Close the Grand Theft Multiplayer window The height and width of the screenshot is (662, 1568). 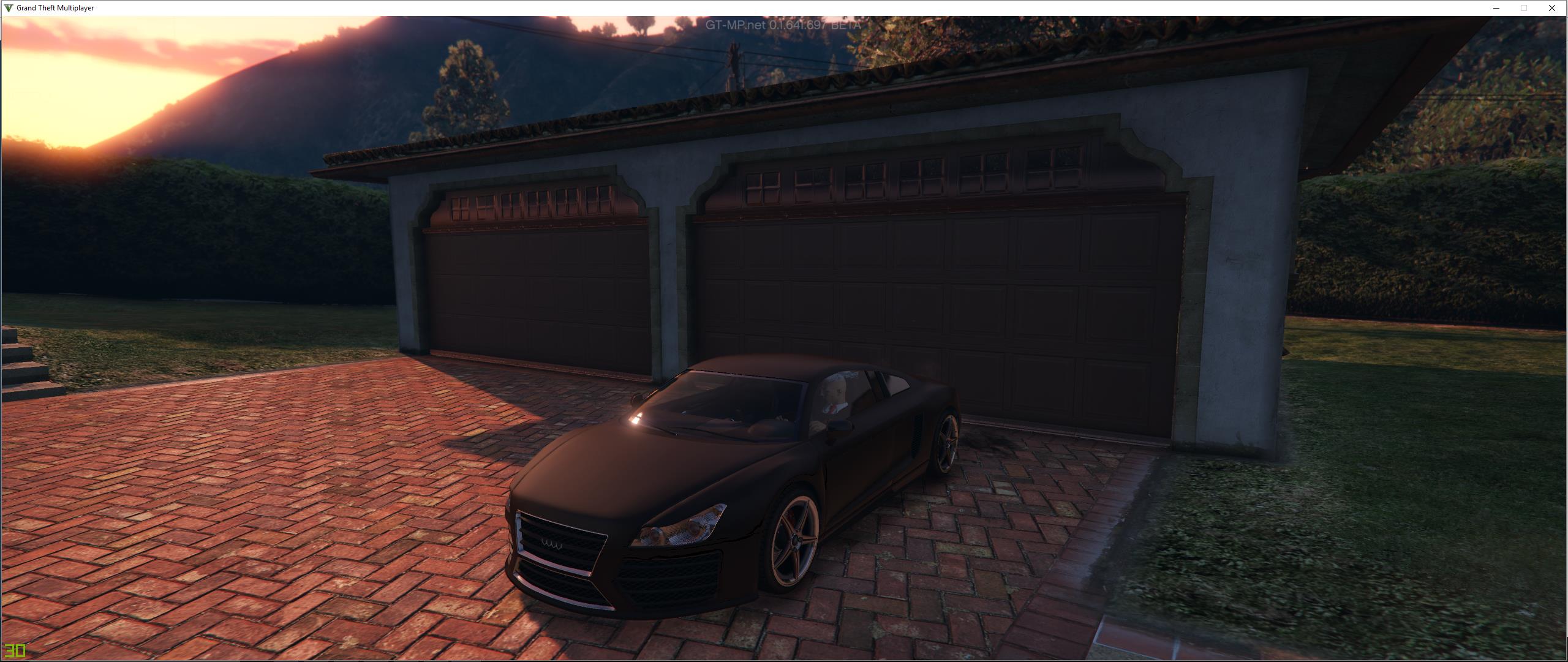point(1551,8)
